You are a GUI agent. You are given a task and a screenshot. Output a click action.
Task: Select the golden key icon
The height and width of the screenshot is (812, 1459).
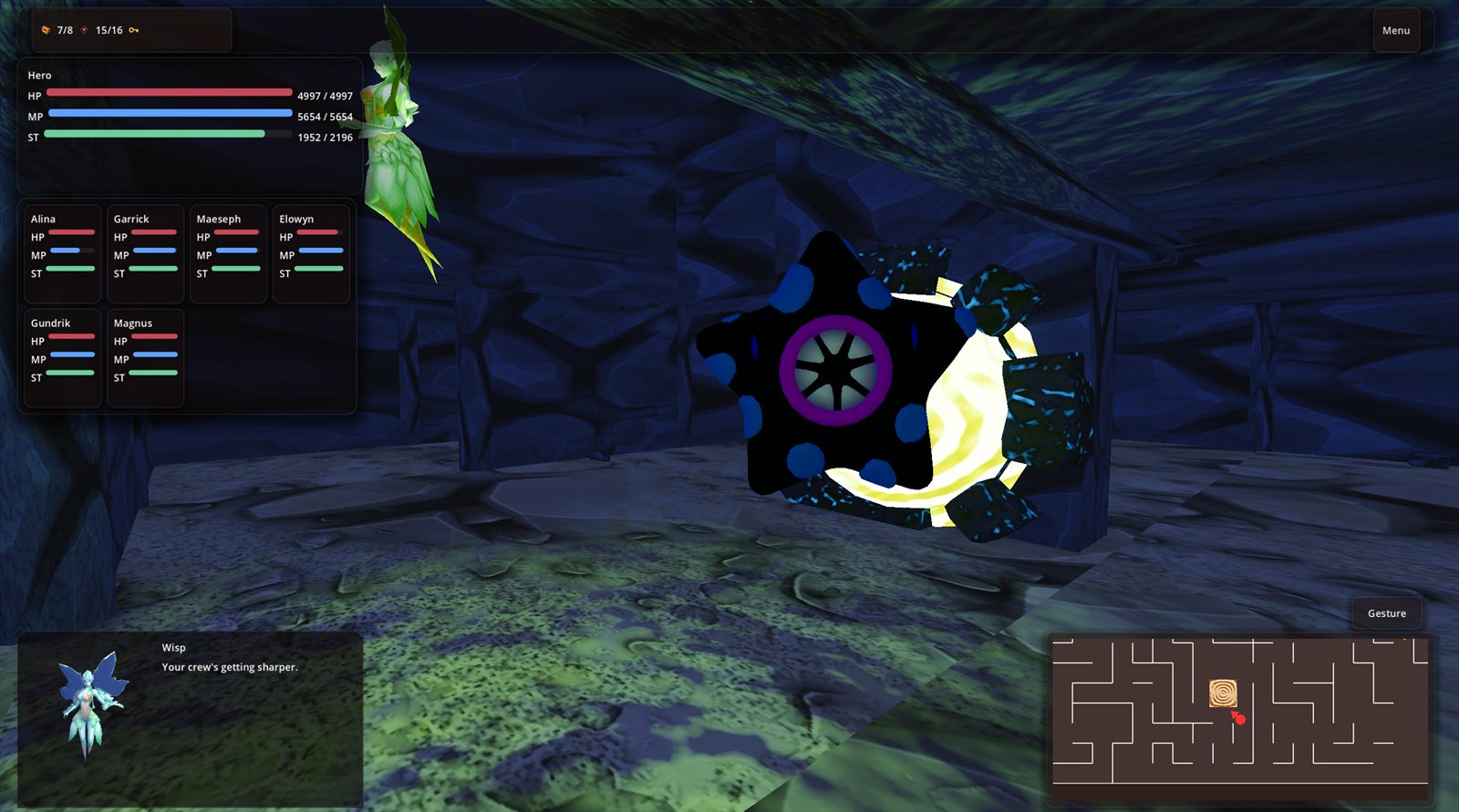coord(134,29)
